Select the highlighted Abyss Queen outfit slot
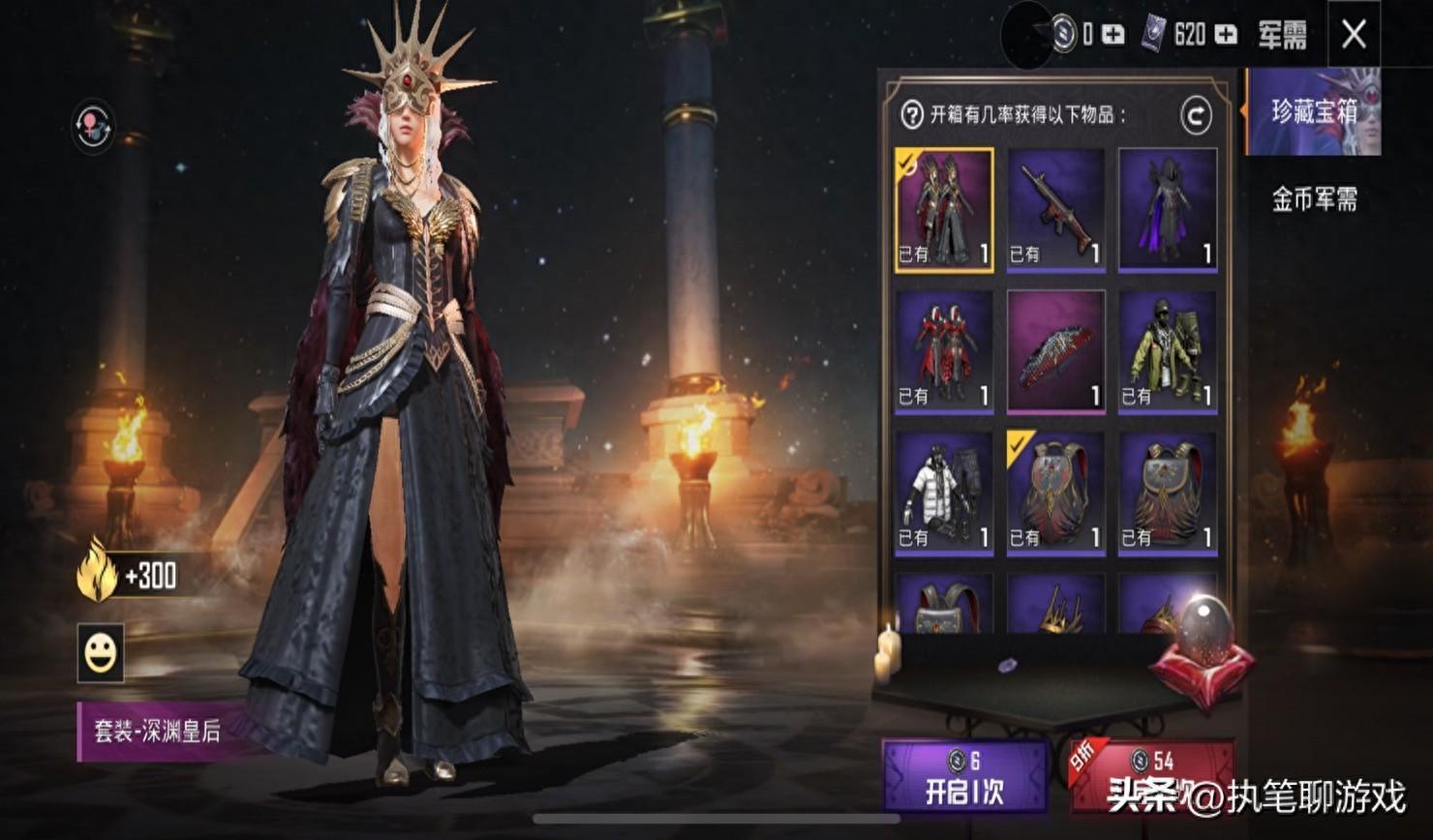Viewport: 1433px width, 840px height. (x=944, y=210)
